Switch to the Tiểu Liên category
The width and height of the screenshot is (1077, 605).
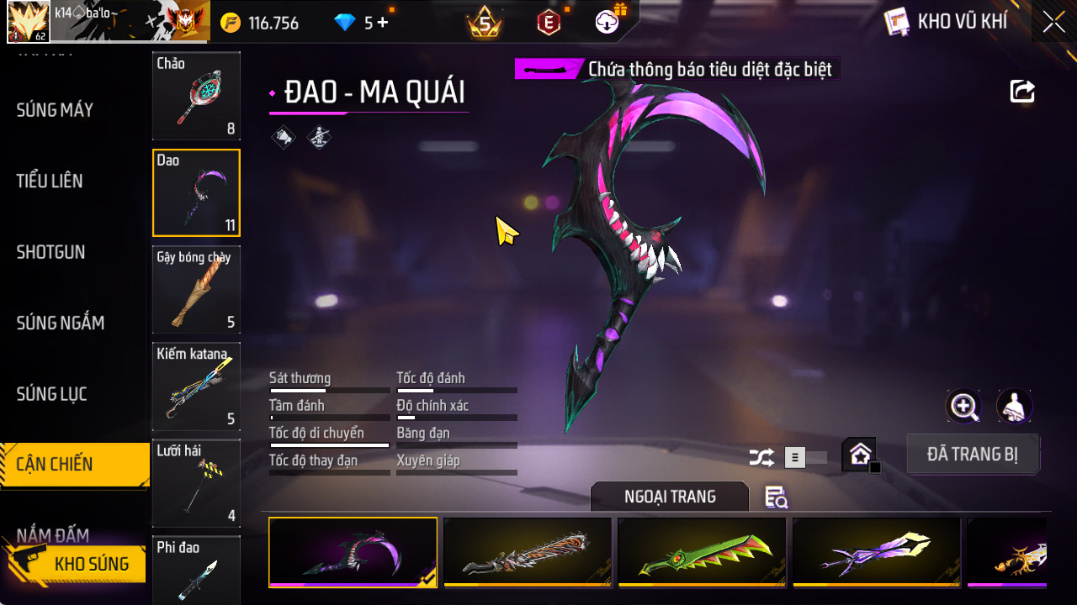tap(50, 181)
